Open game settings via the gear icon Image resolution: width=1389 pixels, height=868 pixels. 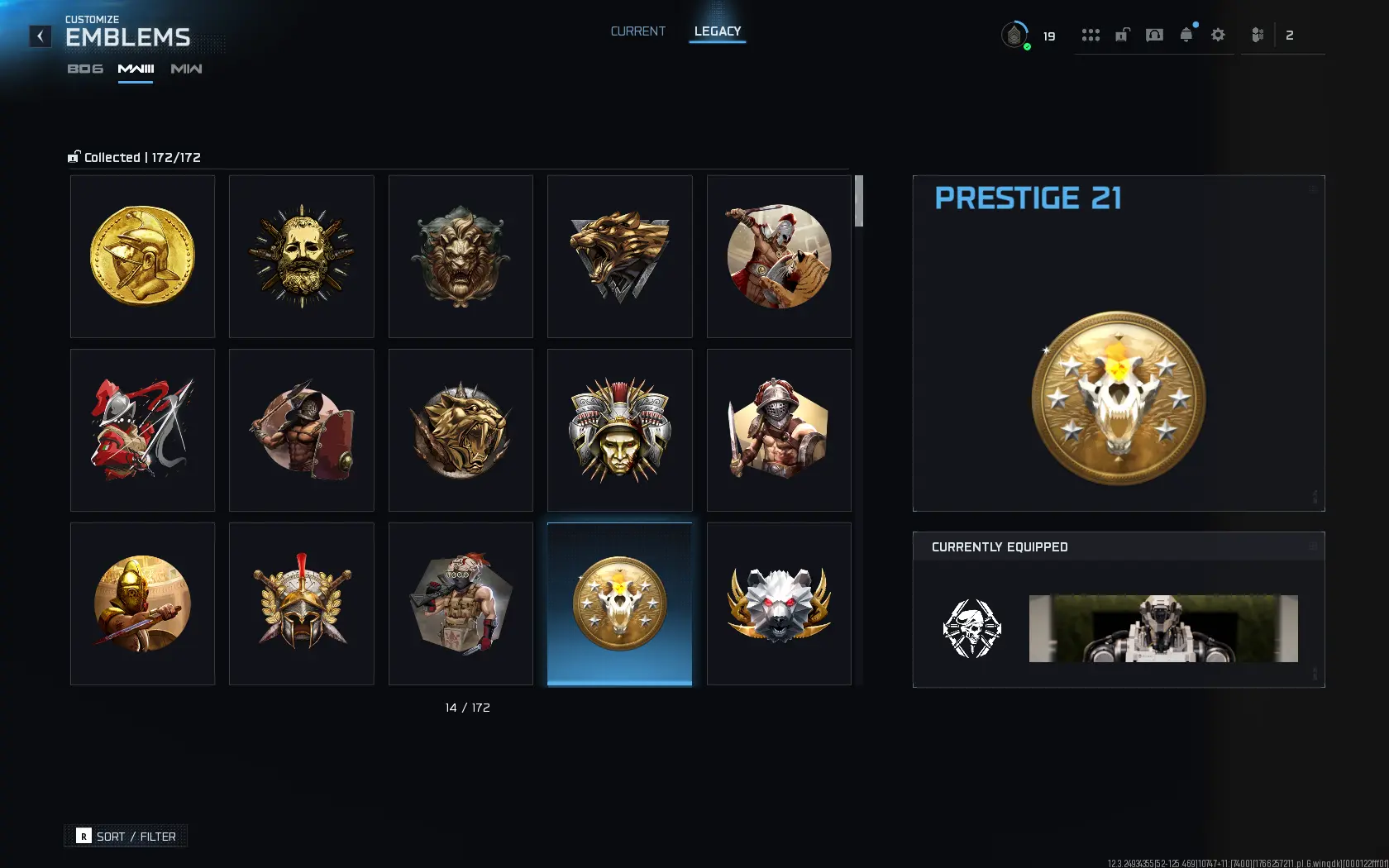tap(1218, 35)
